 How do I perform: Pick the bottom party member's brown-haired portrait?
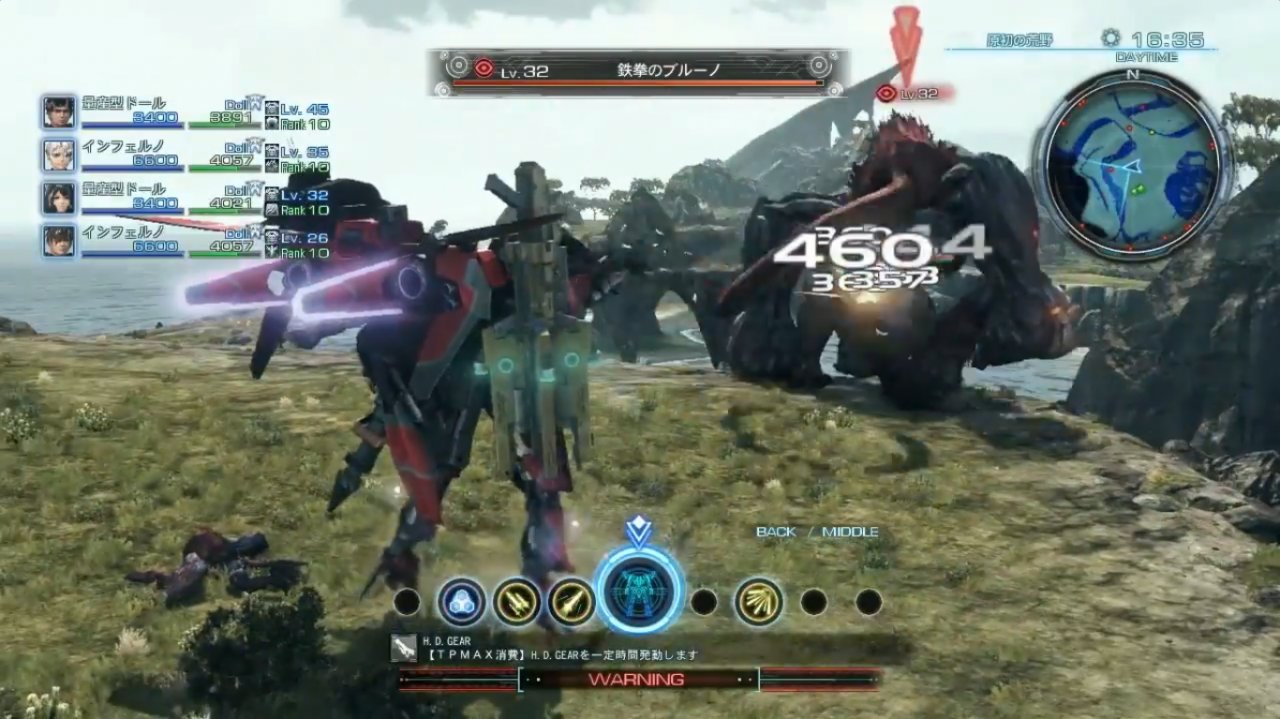(59, 240)
